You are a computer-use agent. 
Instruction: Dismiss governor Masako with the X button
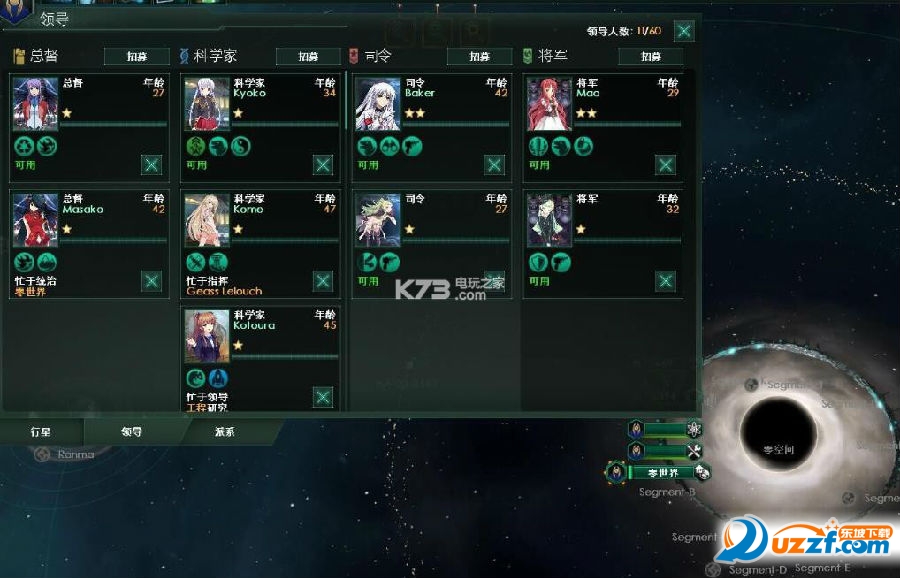pos(151,281)
